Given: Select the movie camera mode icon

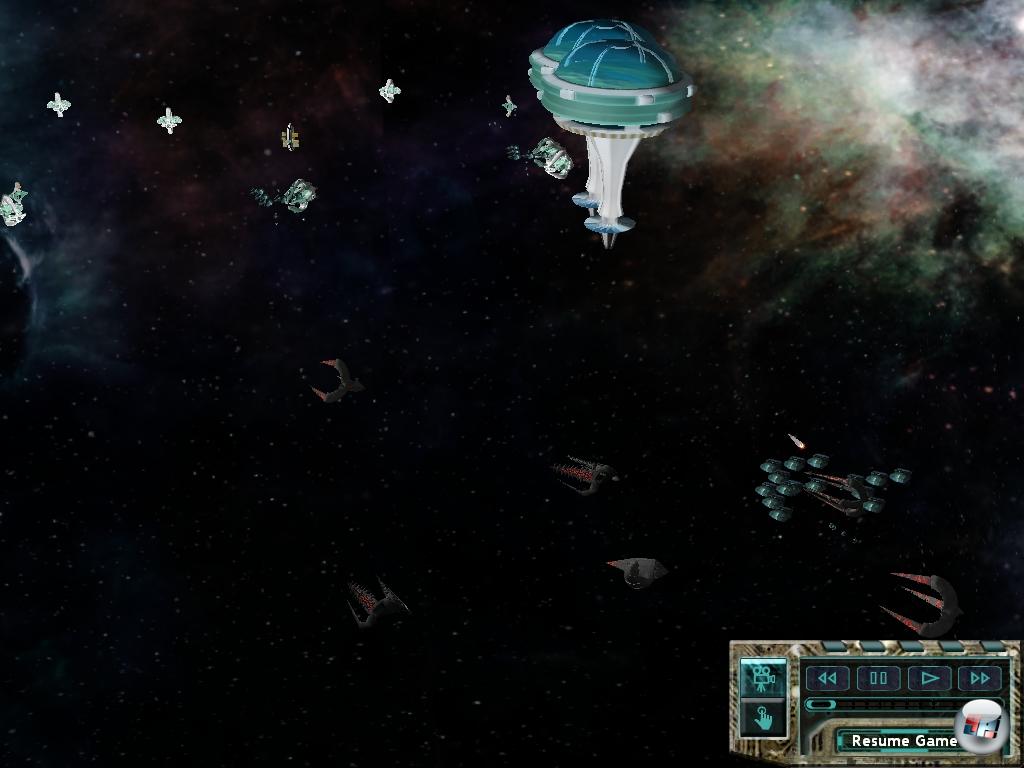Looking at the screenshot, I should click(x=763, y=677).
